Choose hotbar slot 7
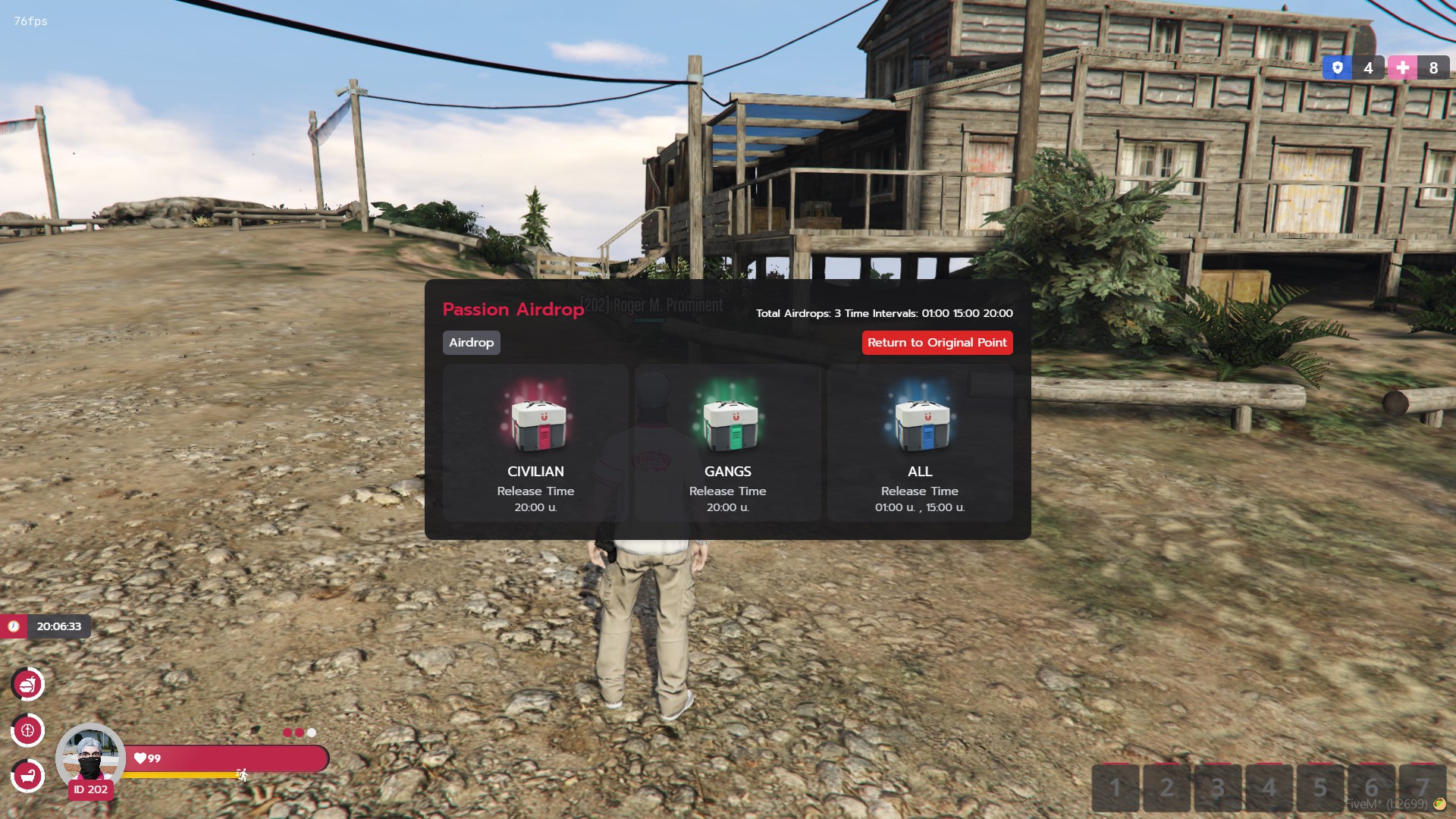The image size is (1456, 819). pyautogui.click(x=1422, y=789)
